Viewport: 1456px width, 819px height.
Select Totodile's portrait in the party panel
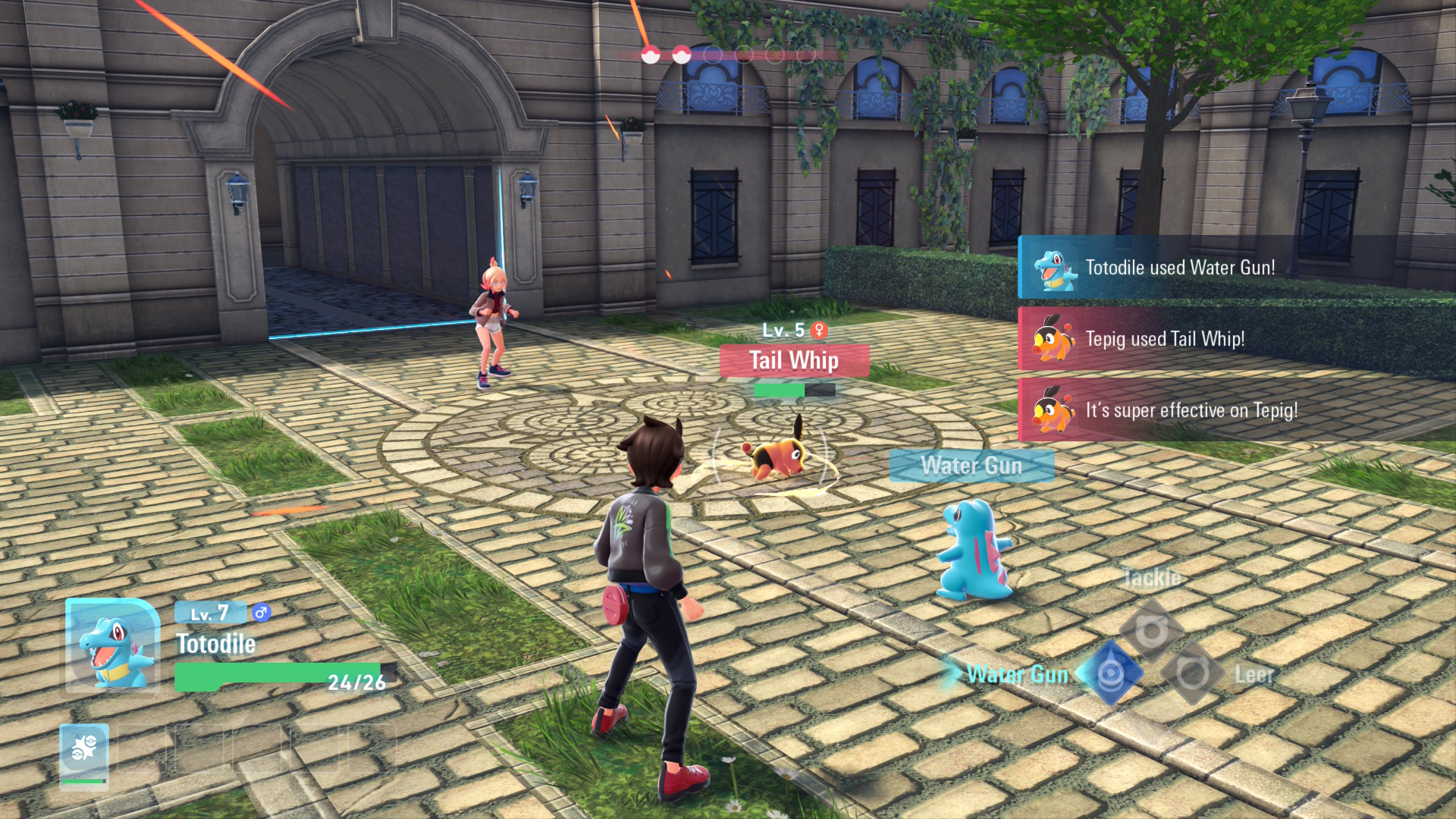click(x=112, y=645)
